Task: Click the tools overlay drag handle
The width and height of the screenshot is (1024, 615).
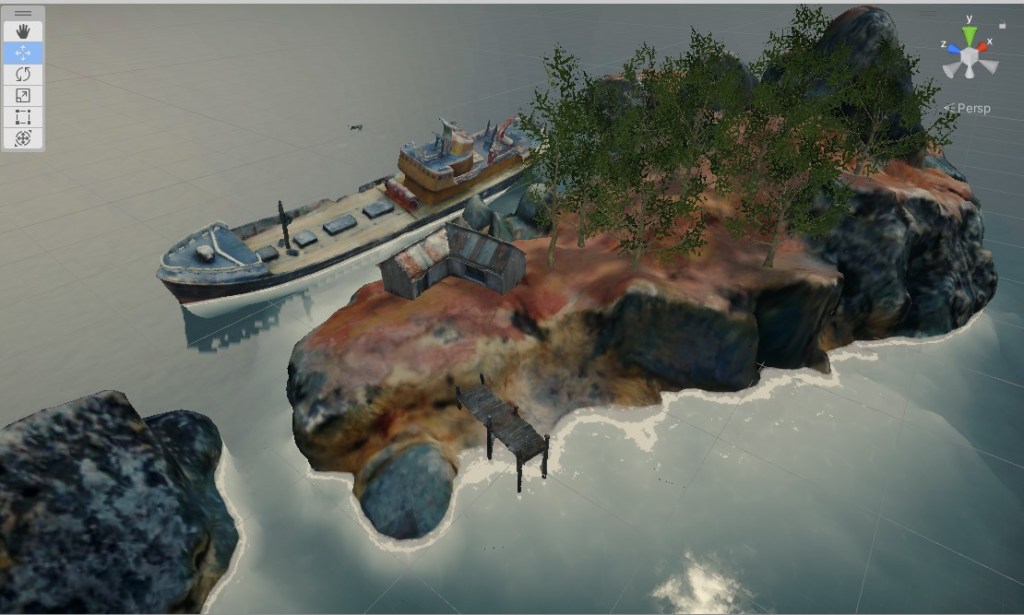Action: 23,13
